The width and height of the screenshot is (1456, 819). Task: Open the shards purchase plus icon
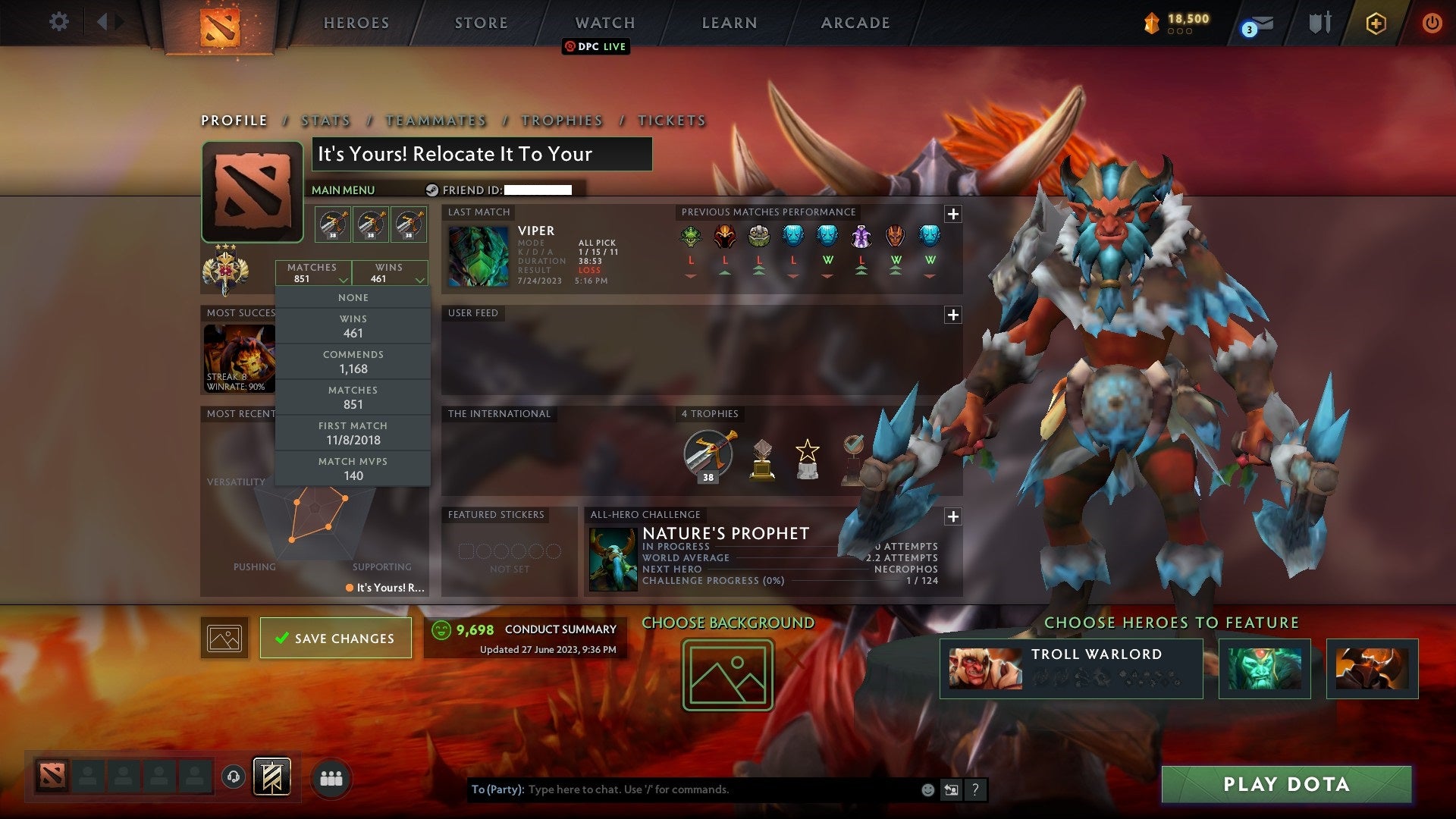coord(1376,23)
